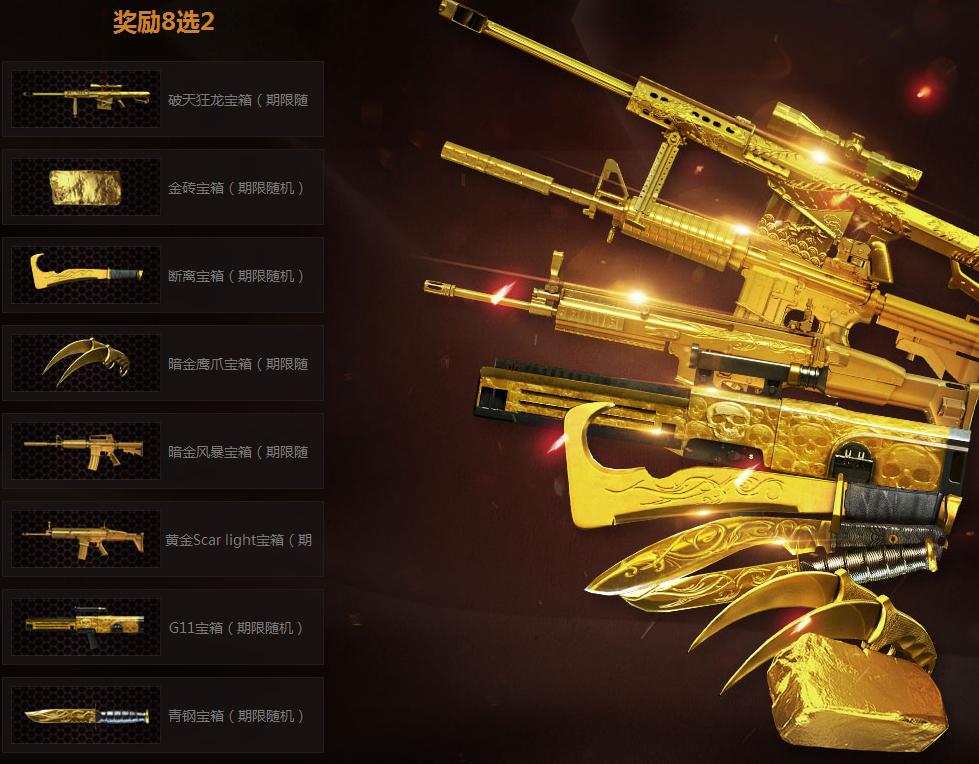
Task: Choose the 金砖宝箱 gold brick reward
Action: tap(163, 187)
